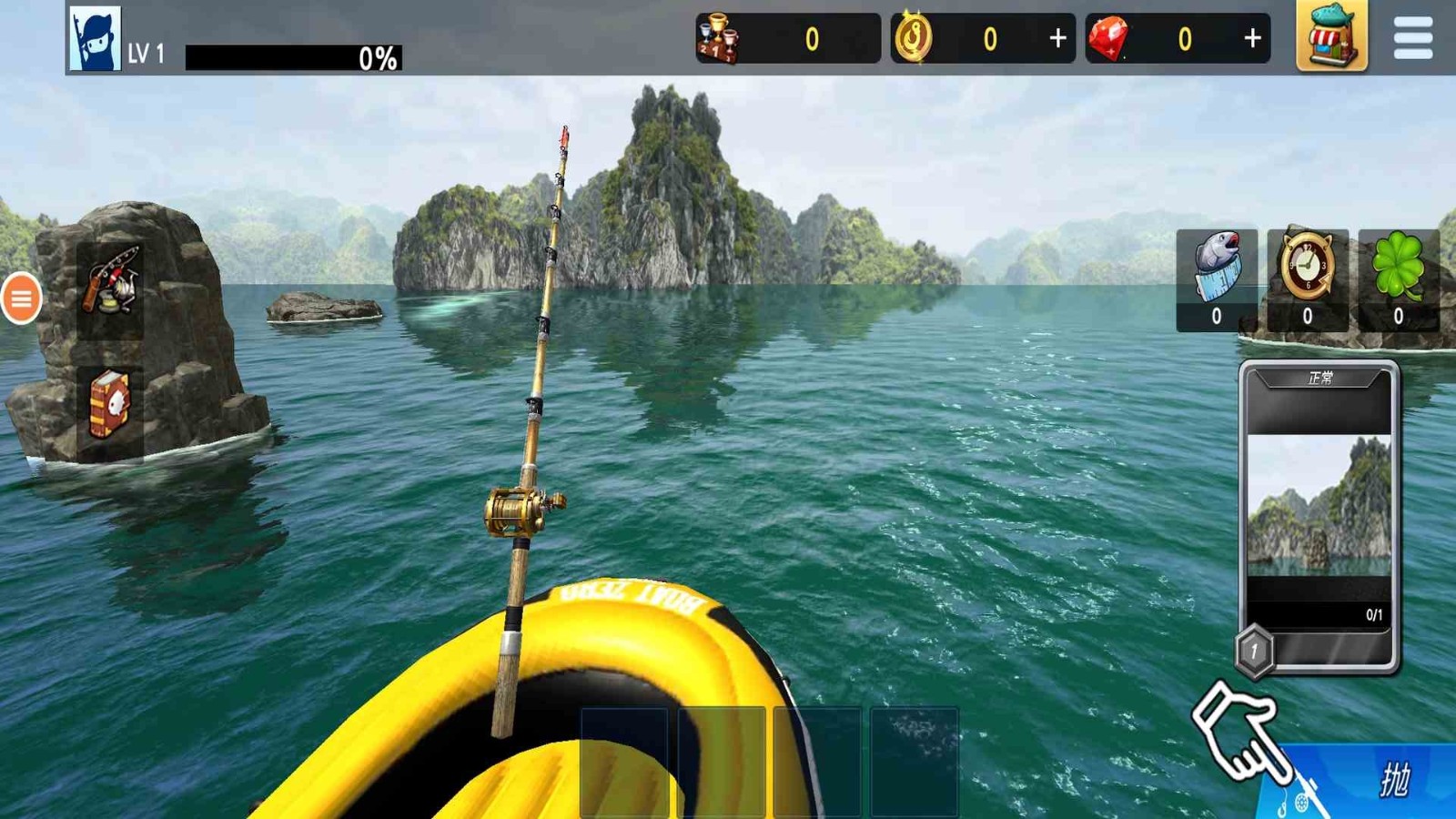
Task: Open the fishing rod equipment panel
Action: 111,281
